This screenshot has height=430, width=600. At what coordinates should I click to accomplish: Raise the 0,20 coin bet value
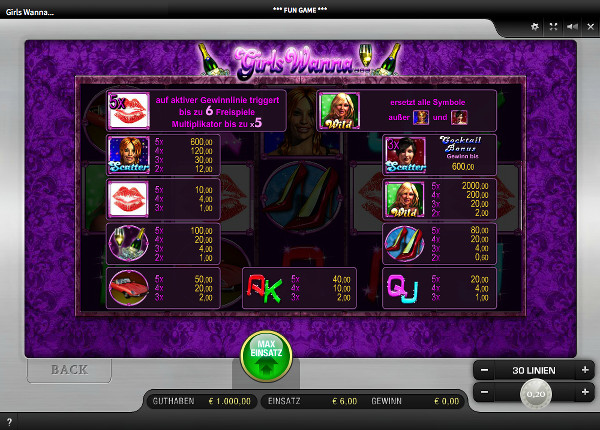pyautogui.click(x=585, y=394)
